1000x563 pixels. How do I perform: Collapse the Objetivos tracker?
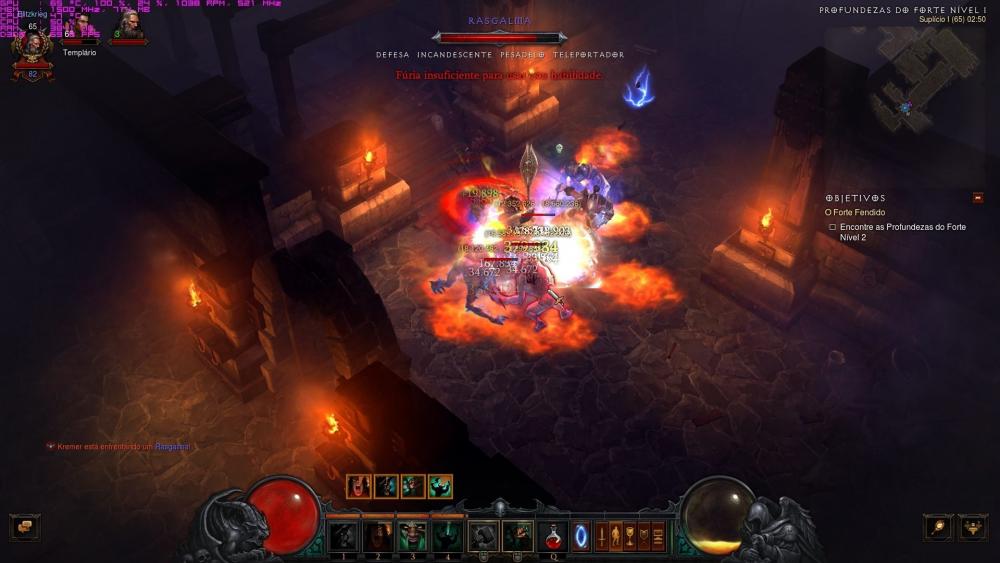pyautogui.click(x=977, y=198)
